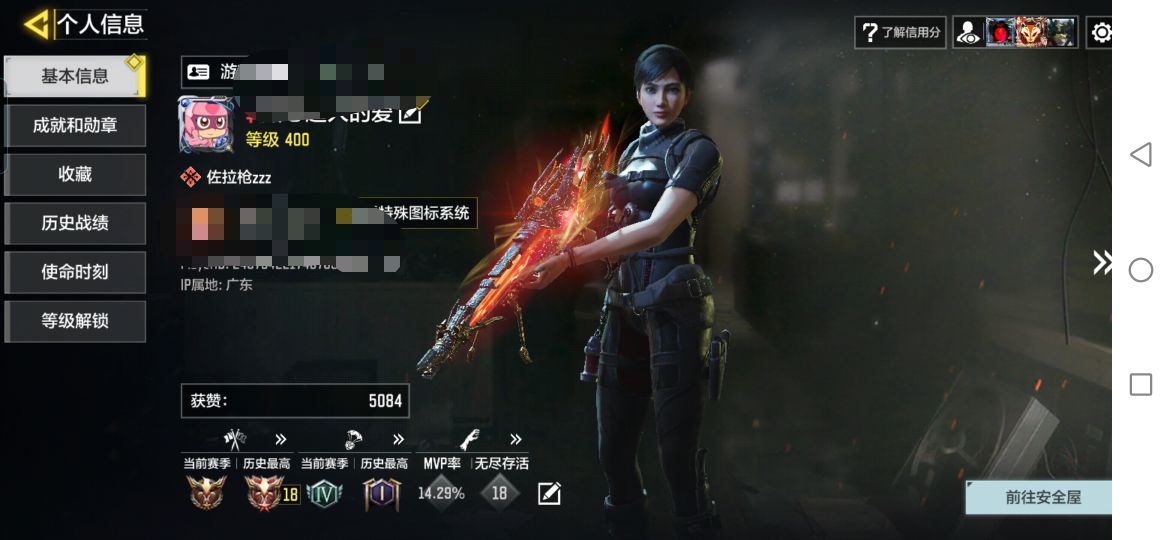Switch to the 成就和勋章 tab
Viewport: 1170px width, 540px height.
tap(75, 125)
